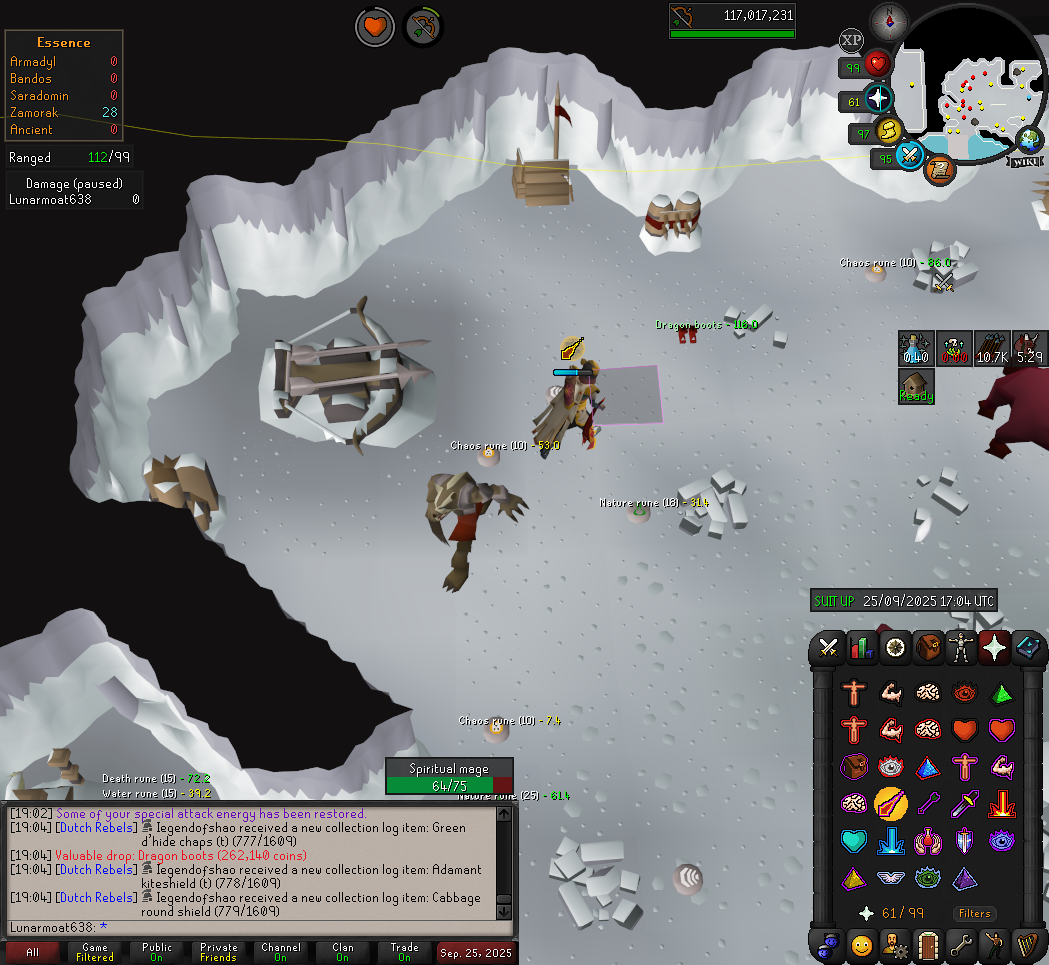This screenshot has width=1049, height=965.
Task: Activate the highlighted Rigour prayer
Action: (889, 803)
